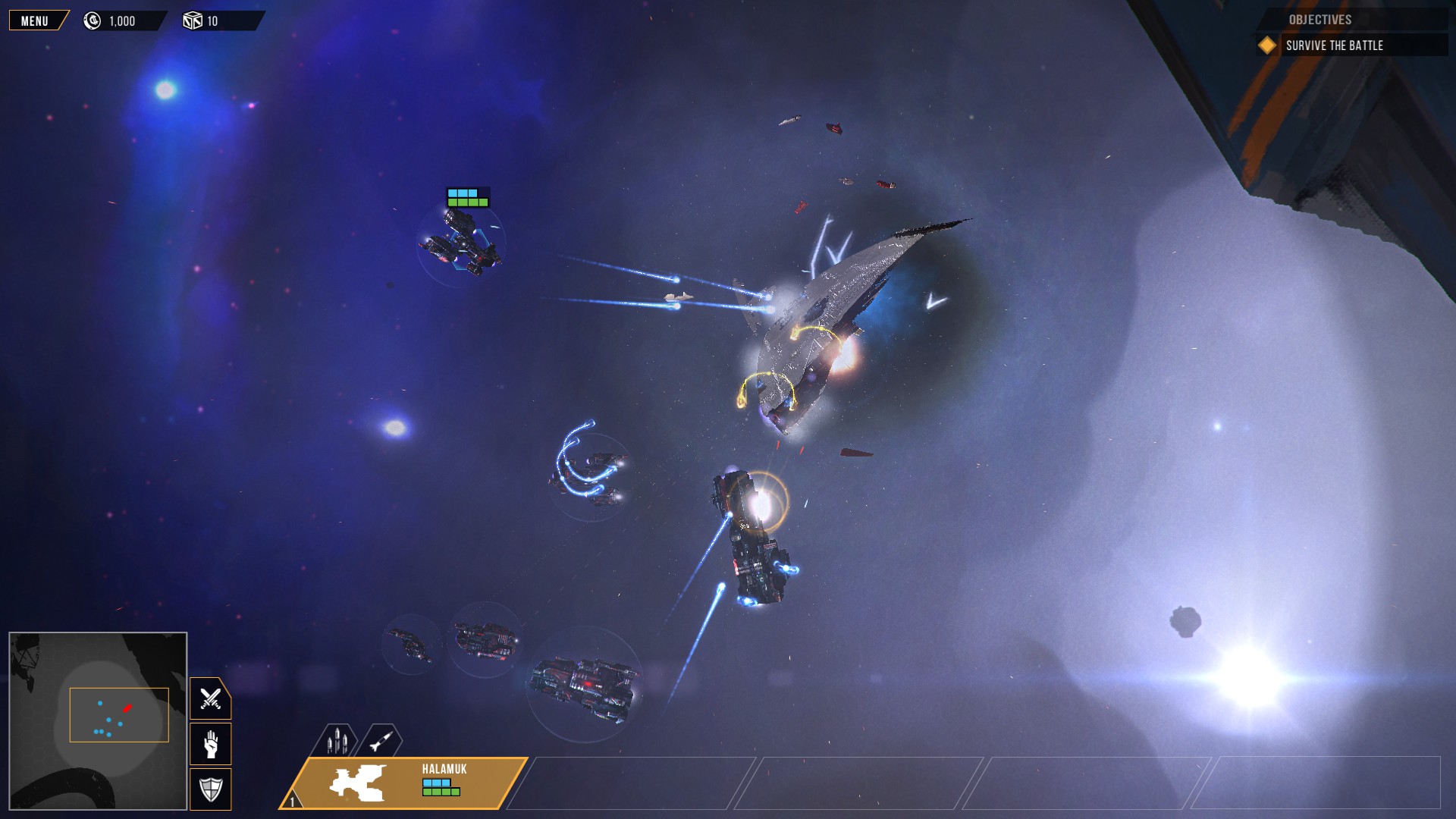
Task: Select the defensive shield stance icon
Action: [210, 789]
